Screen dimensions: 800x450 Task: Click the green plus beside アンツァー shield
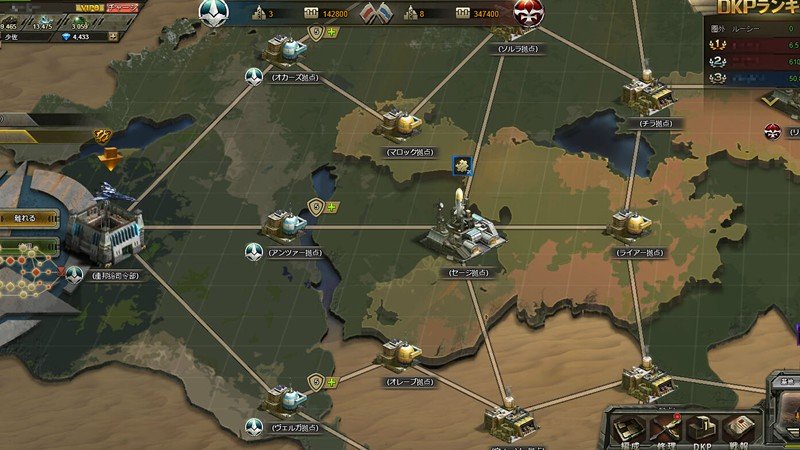point(332,208)
